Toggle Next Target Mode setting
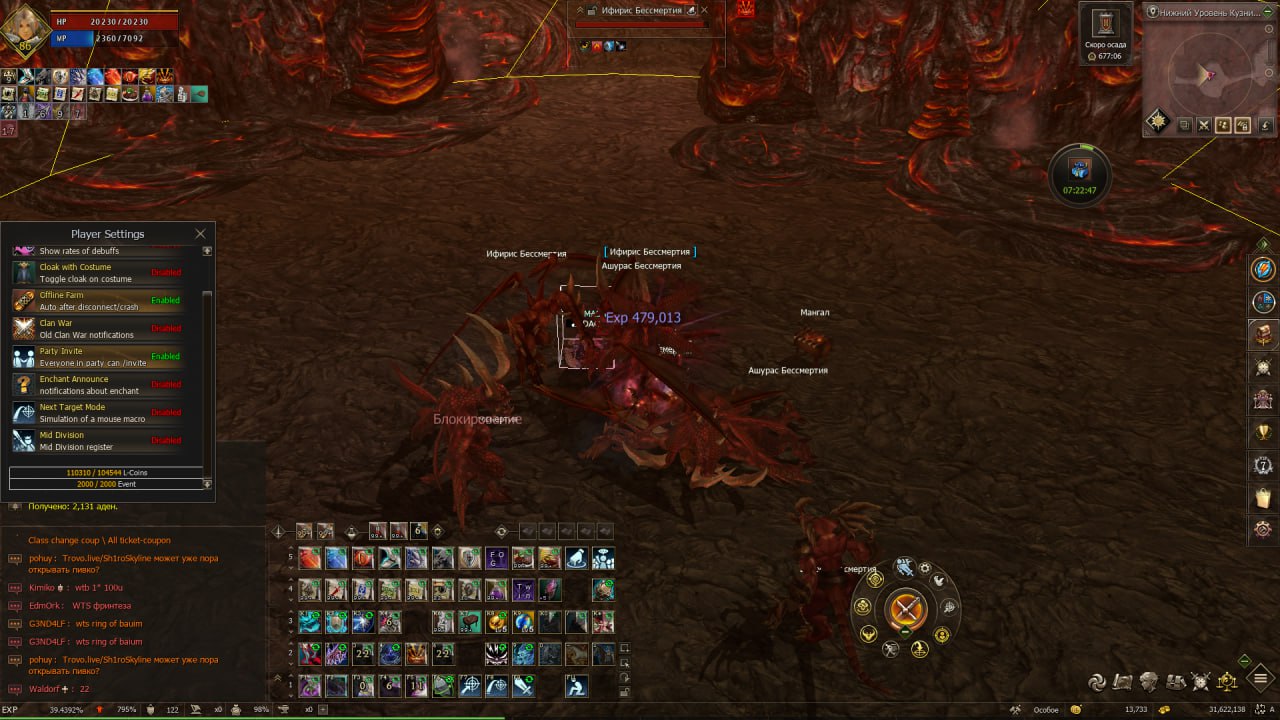Viewport: 1280px width, 720px height. pyautogui.click(x=165, y=412)
